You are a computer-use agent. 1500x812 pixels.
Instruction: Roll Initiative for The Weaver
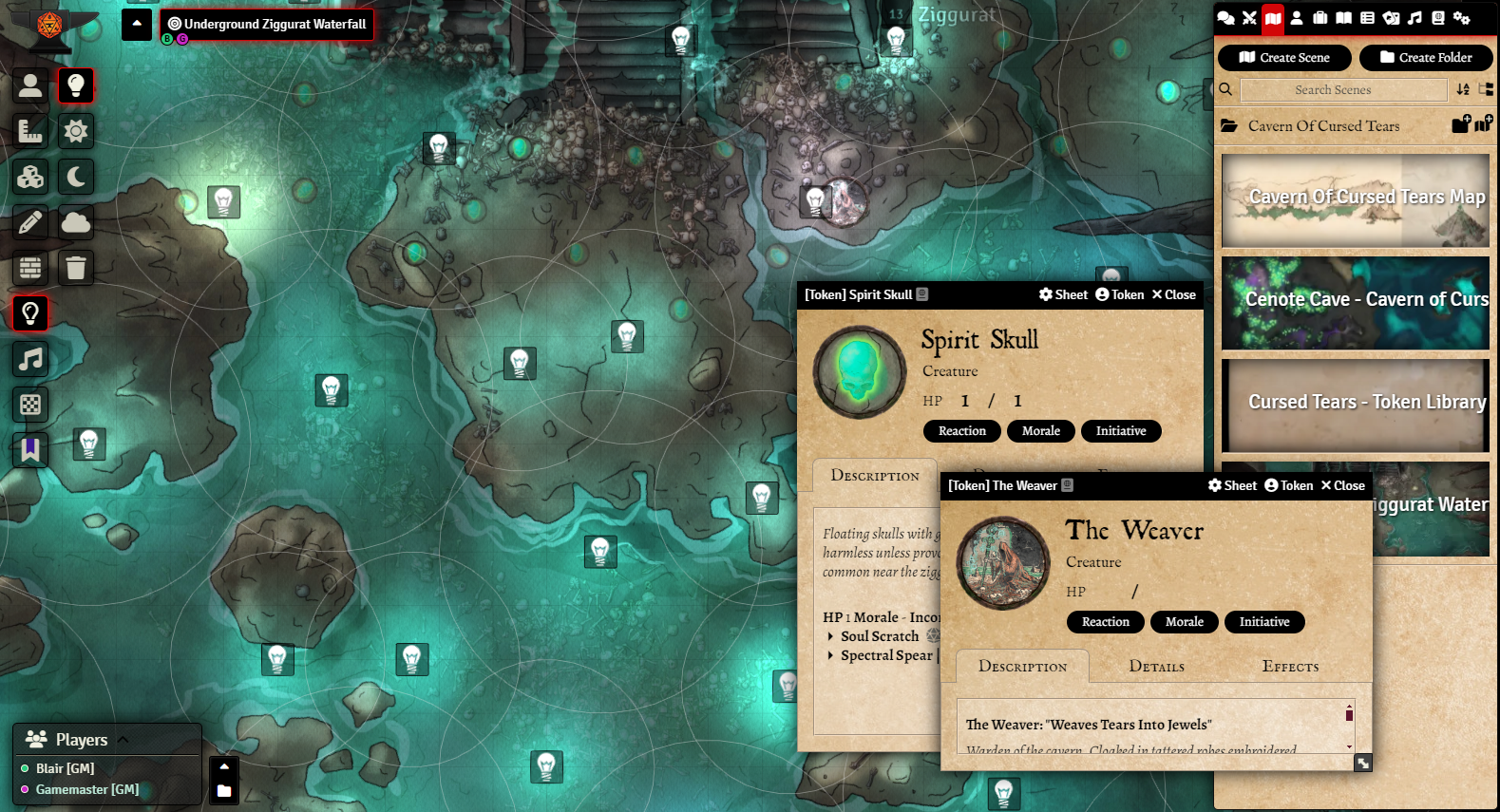coord(1264,622)
